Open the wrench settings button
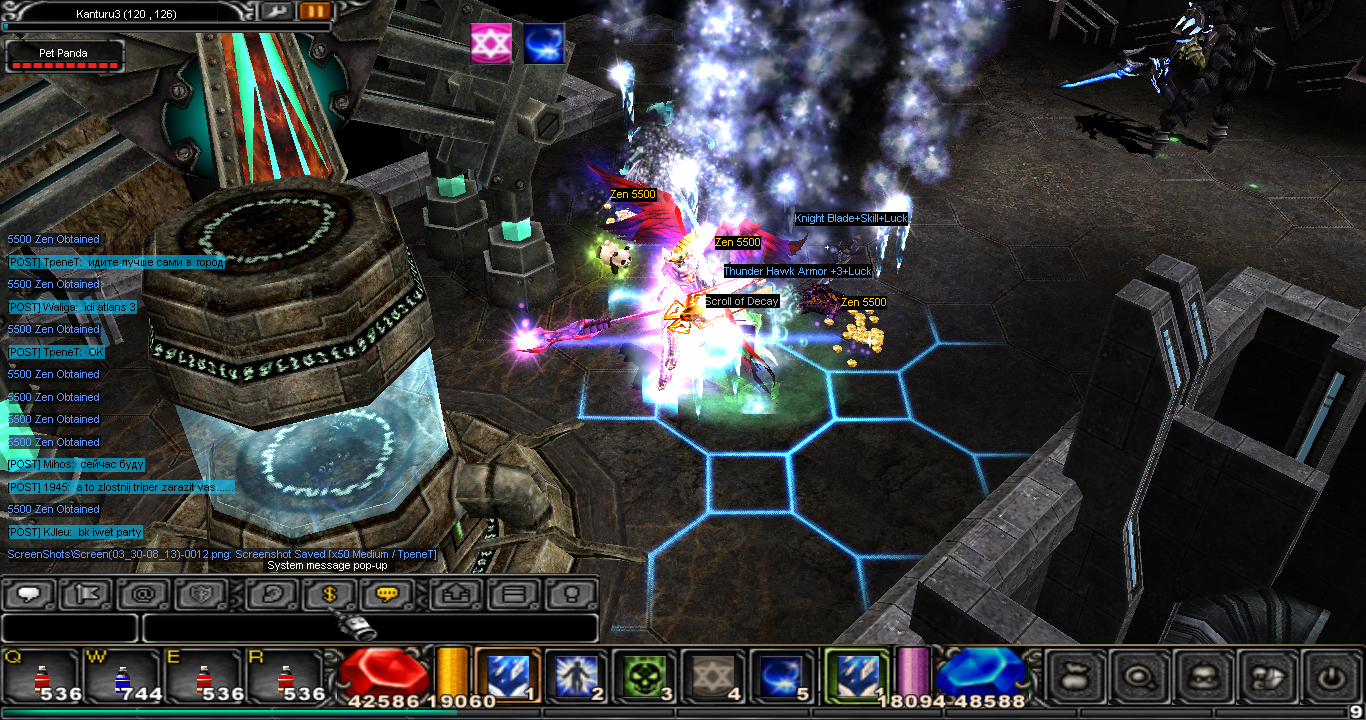This screenshot has width=1366, height=720. (276, 11)
